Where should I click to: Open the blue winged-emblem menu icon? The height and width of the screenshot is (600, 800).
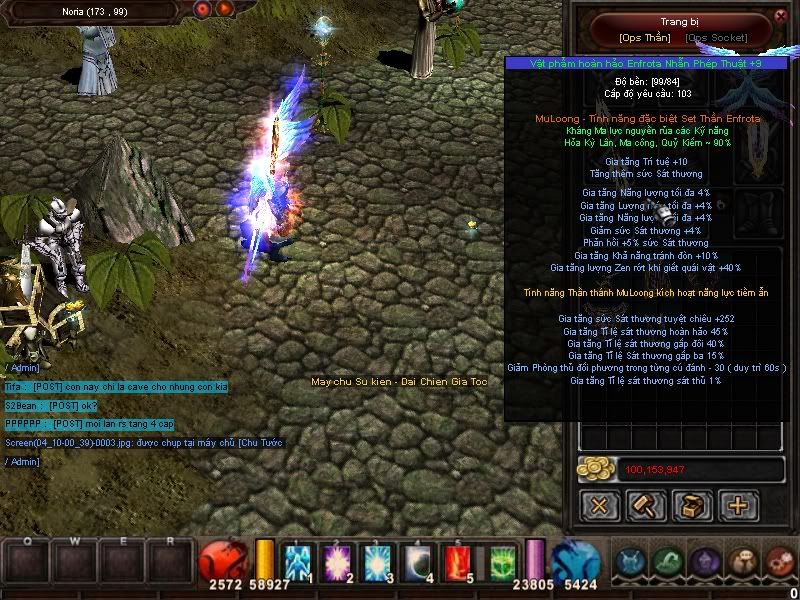coord(629,561)
